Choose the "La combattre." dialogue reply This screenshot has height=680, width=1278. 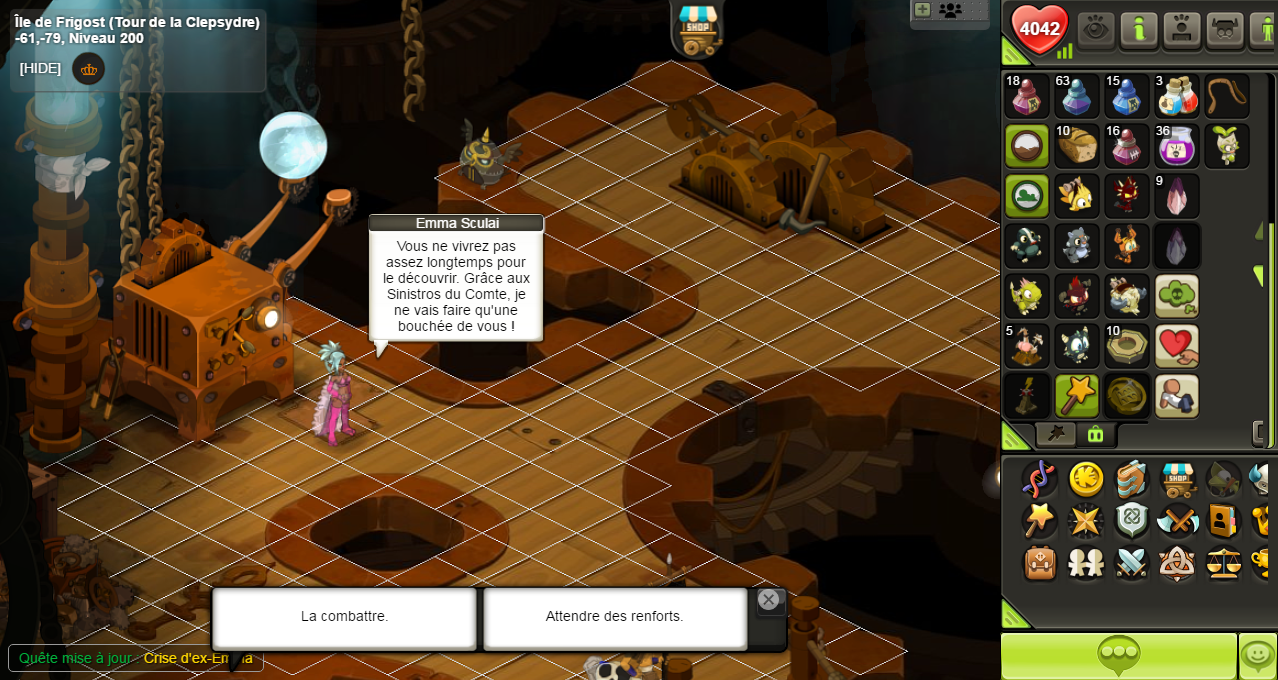(344, 617)
